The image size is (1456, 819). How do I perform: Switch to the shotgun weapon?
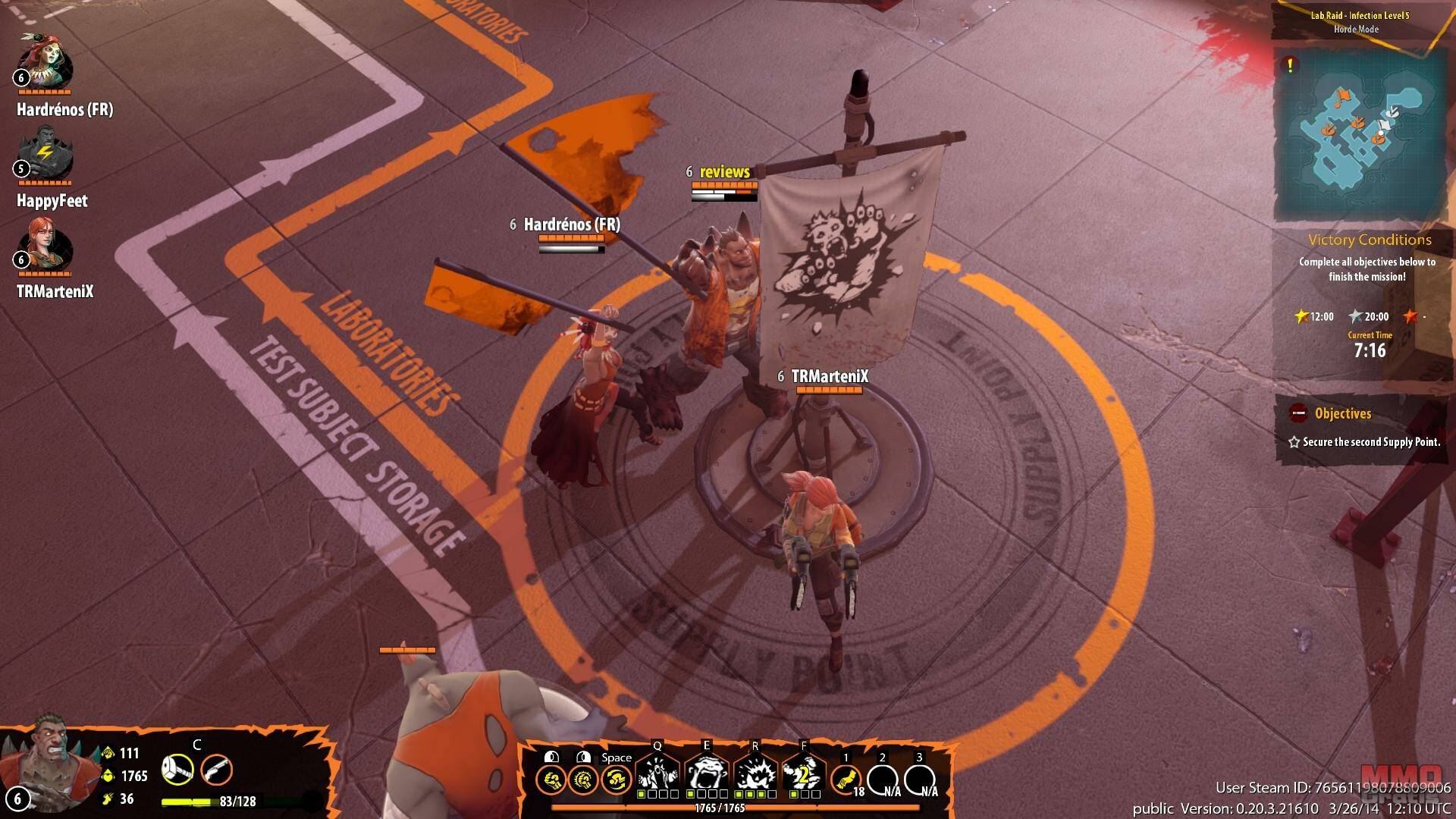click(x=216, y=770)
